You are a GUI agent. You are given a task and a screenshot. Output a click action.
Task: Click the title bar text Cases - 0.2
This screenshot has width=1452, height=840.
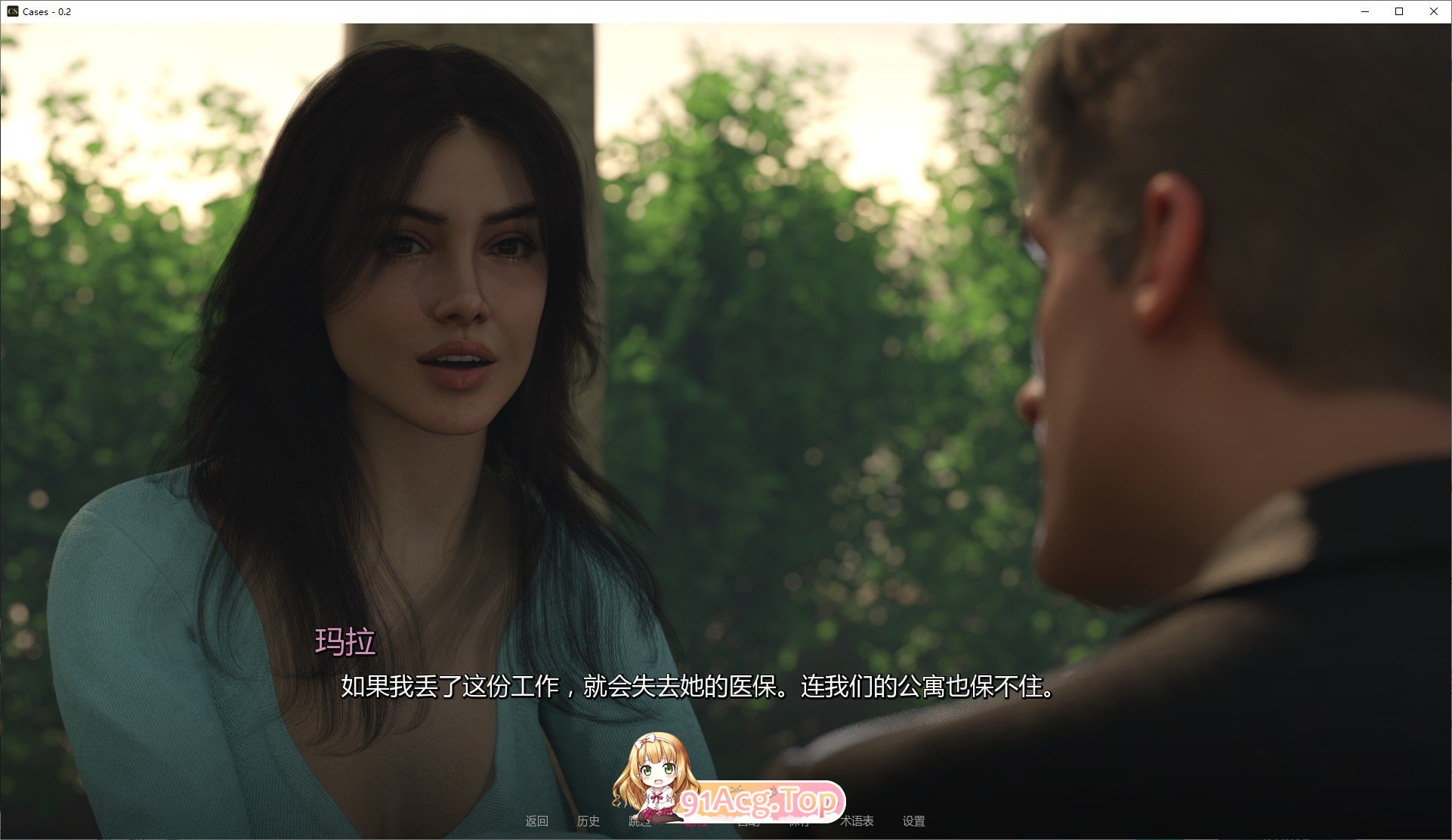pos(48,11)
